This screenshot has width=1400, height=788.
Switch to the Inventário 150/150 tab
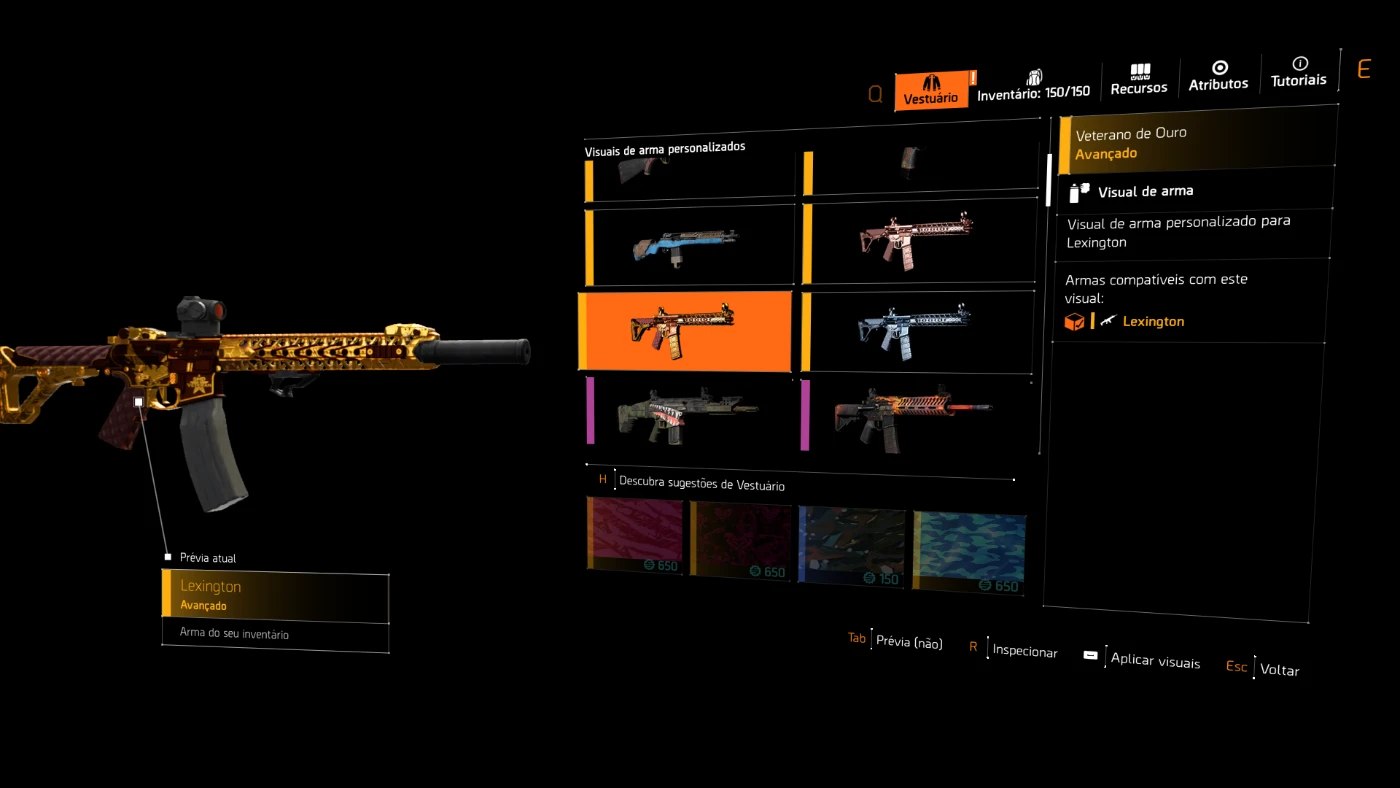point(1033,85)
